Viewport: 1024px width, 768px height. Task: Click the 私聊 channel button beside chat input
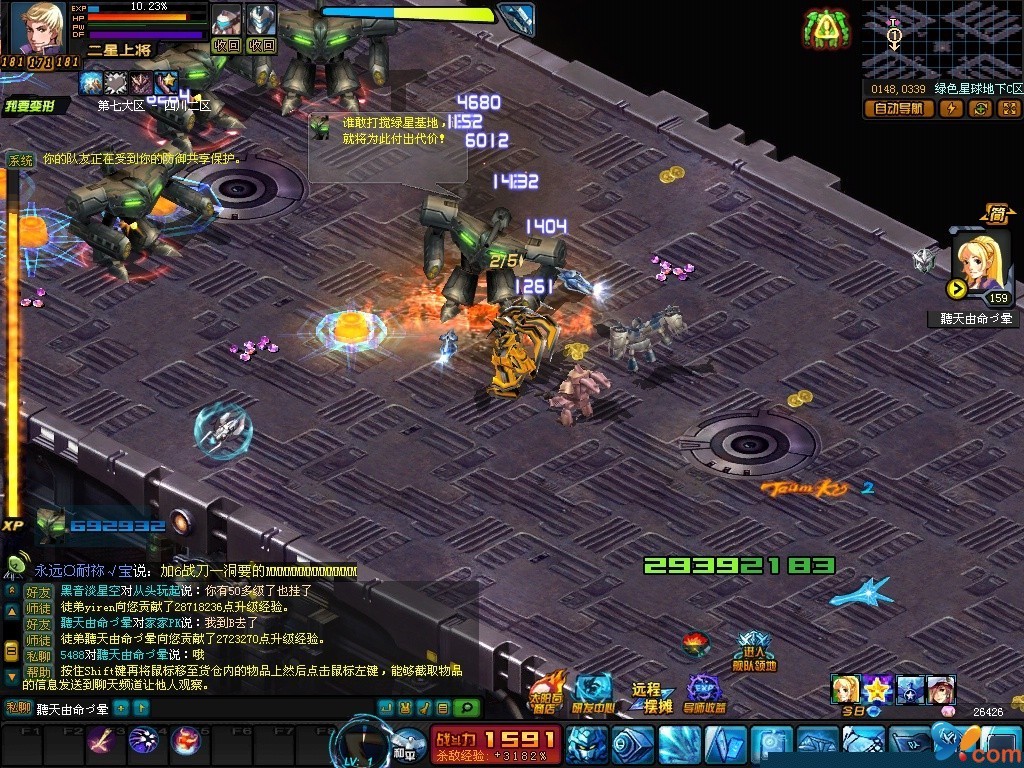19,708
